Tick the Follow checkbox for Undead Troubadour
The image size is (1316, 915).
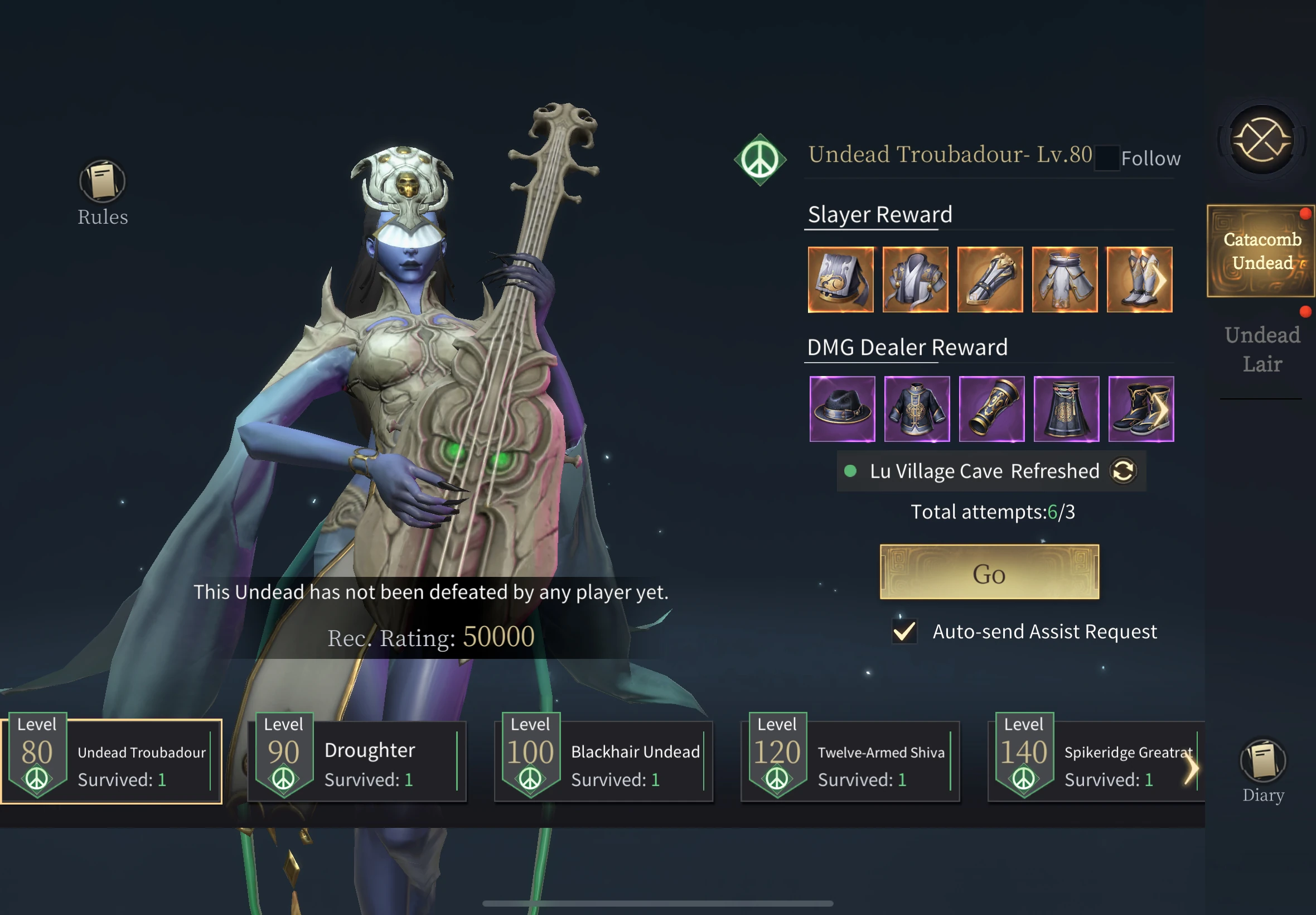(x=1106, y=158)
